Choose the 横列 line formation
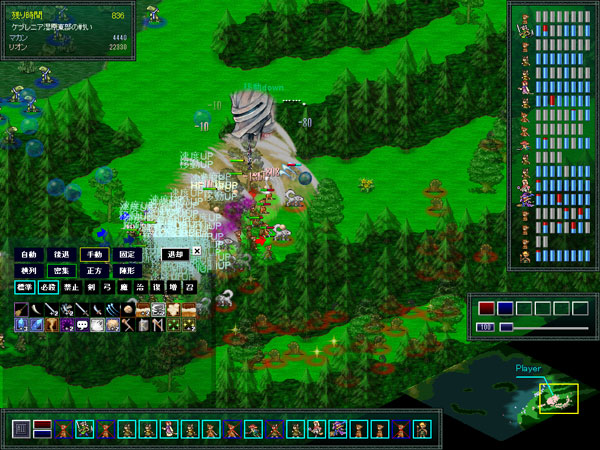This screenshot has height=450, width=600. point(27,271)
